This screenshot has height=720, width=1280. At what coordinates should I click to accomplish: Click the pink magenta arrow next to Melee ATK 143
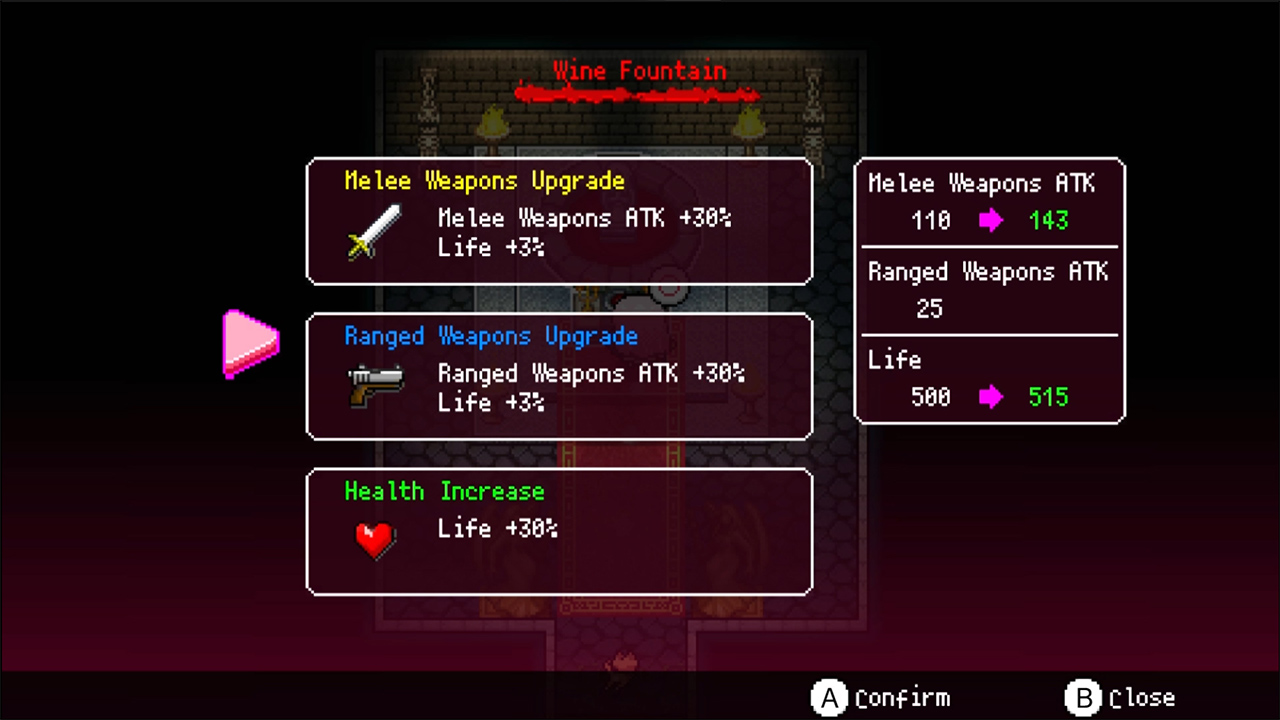click(x=991, y=220)
